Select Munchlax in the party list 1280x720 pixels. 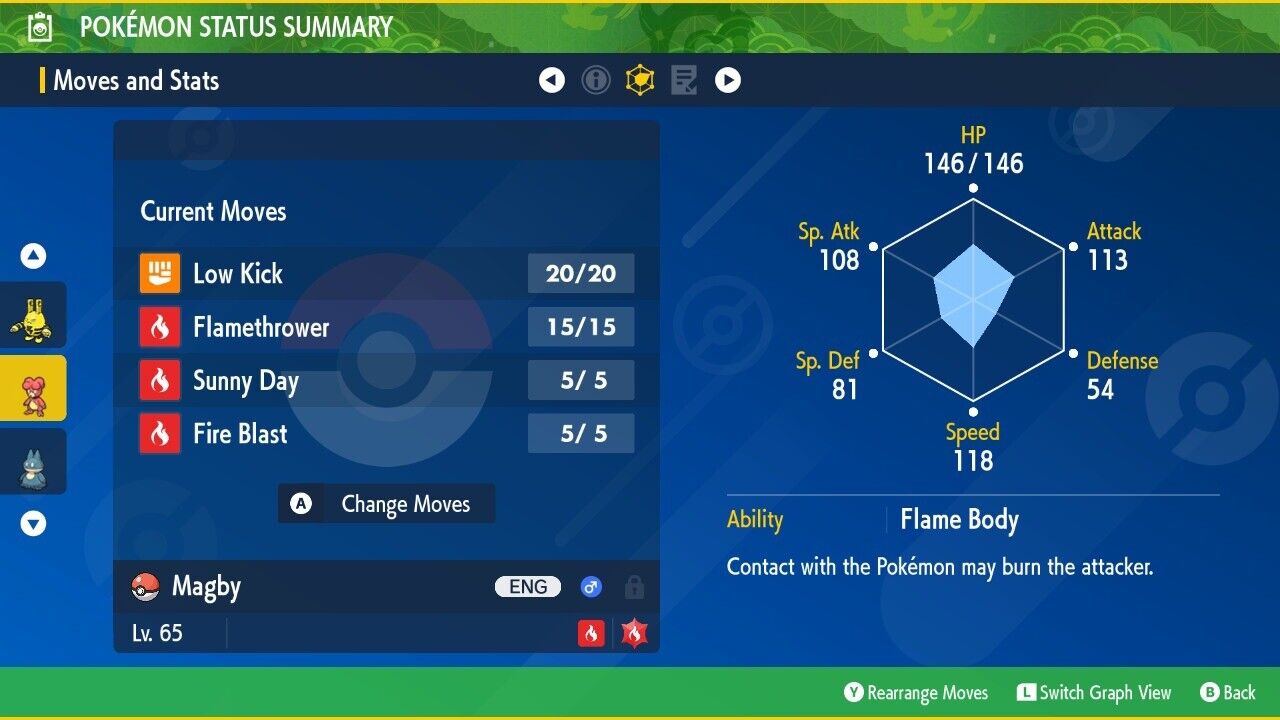click(33, 461)
